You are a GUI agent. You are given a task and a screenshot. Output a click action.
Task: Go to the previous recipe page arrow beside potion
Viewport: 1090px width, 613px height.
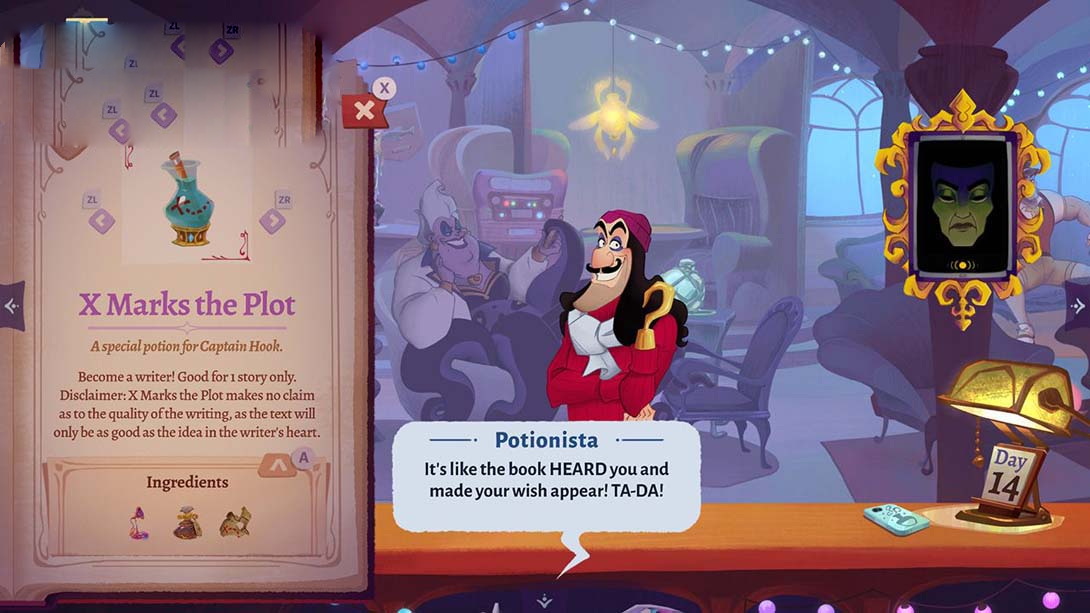click(x=102, y=220)
